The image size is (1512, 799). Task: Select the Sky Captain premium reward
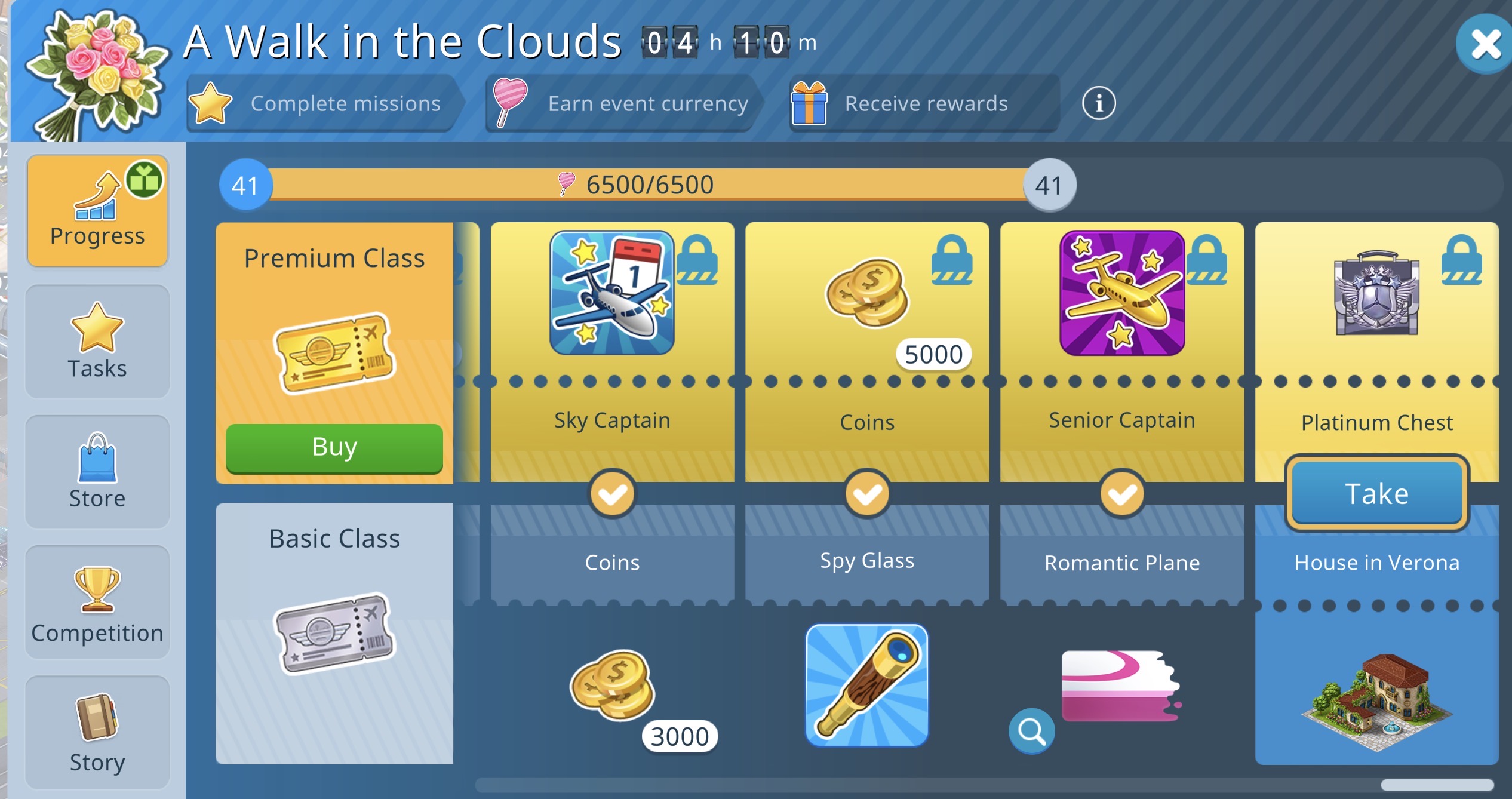[612, 293]
